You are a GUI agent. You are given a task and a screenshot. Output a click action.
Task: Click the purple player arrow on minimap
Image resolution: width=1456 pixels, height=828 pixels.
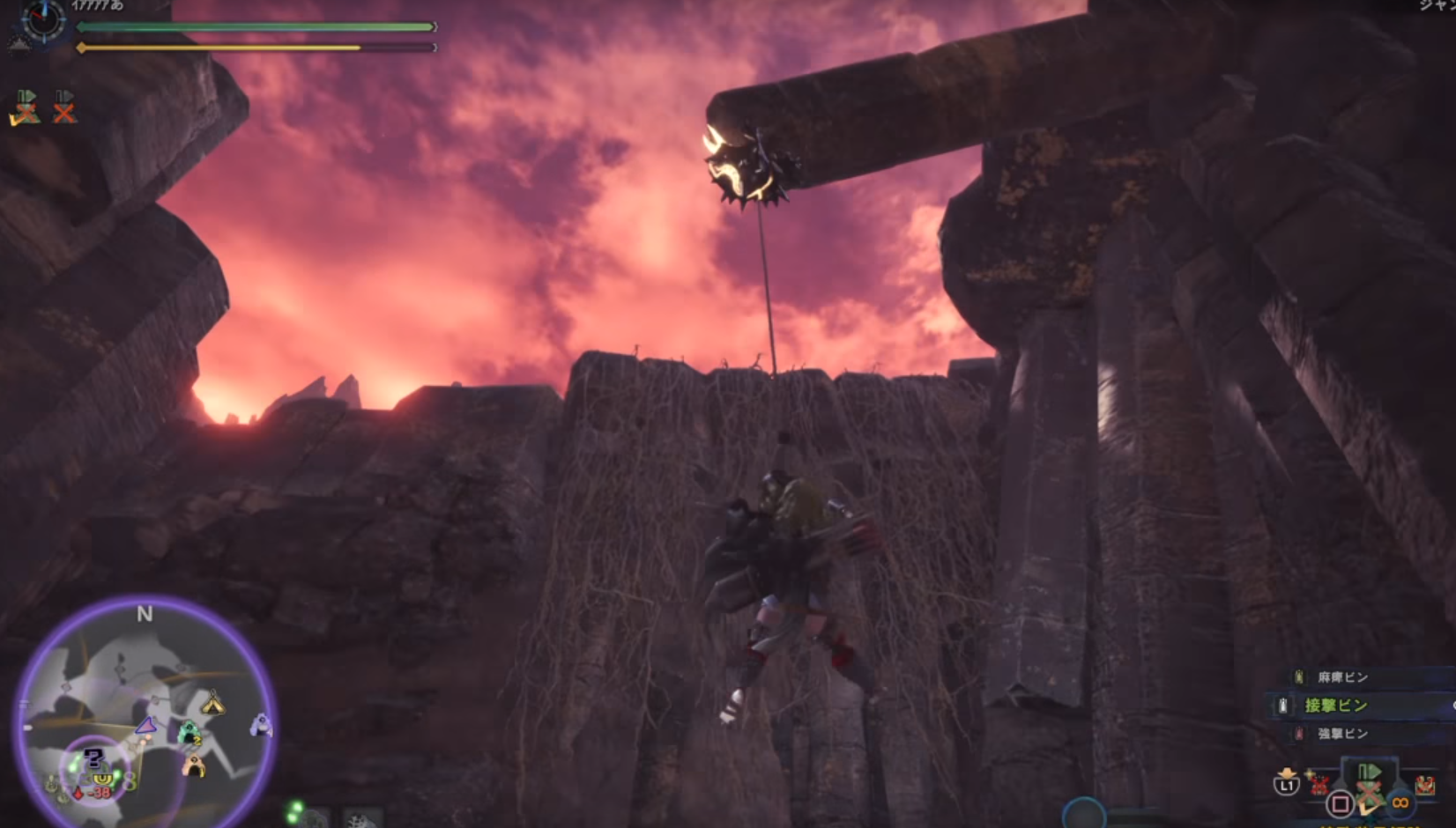[x=146, y=726]
